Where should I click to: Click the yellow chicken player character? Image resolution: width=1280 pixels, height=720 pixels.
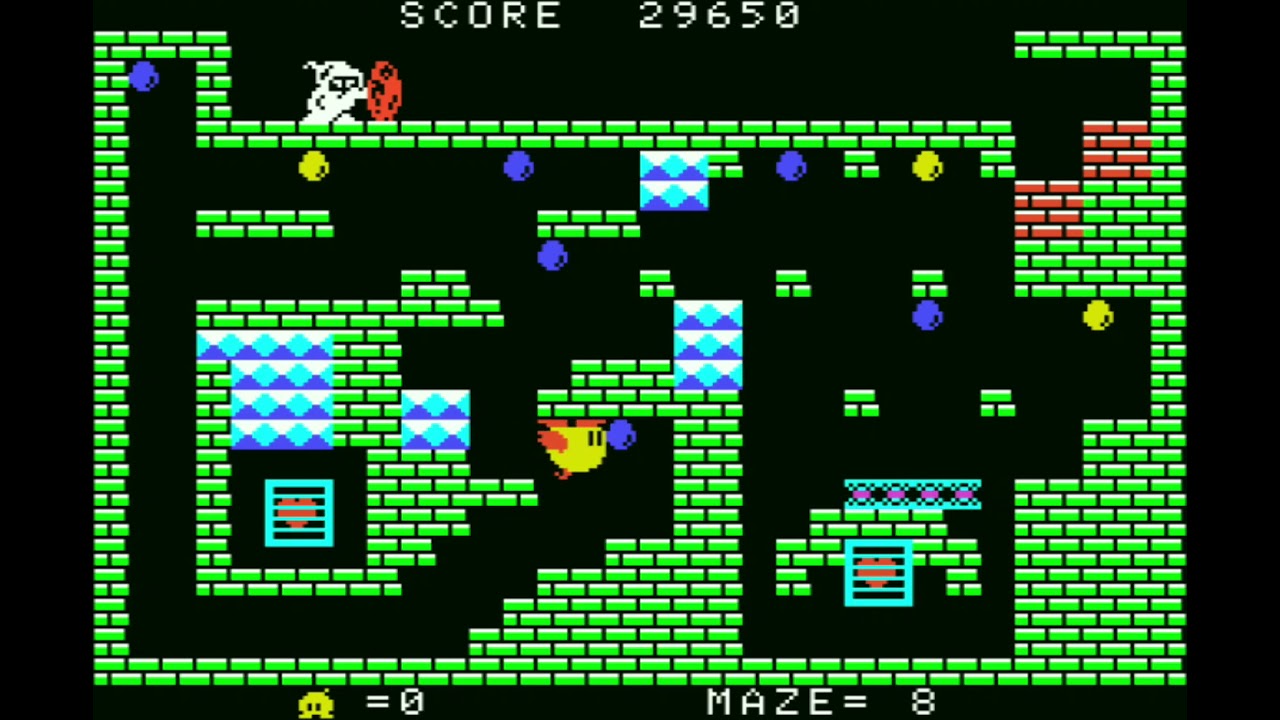coord(575,450)
